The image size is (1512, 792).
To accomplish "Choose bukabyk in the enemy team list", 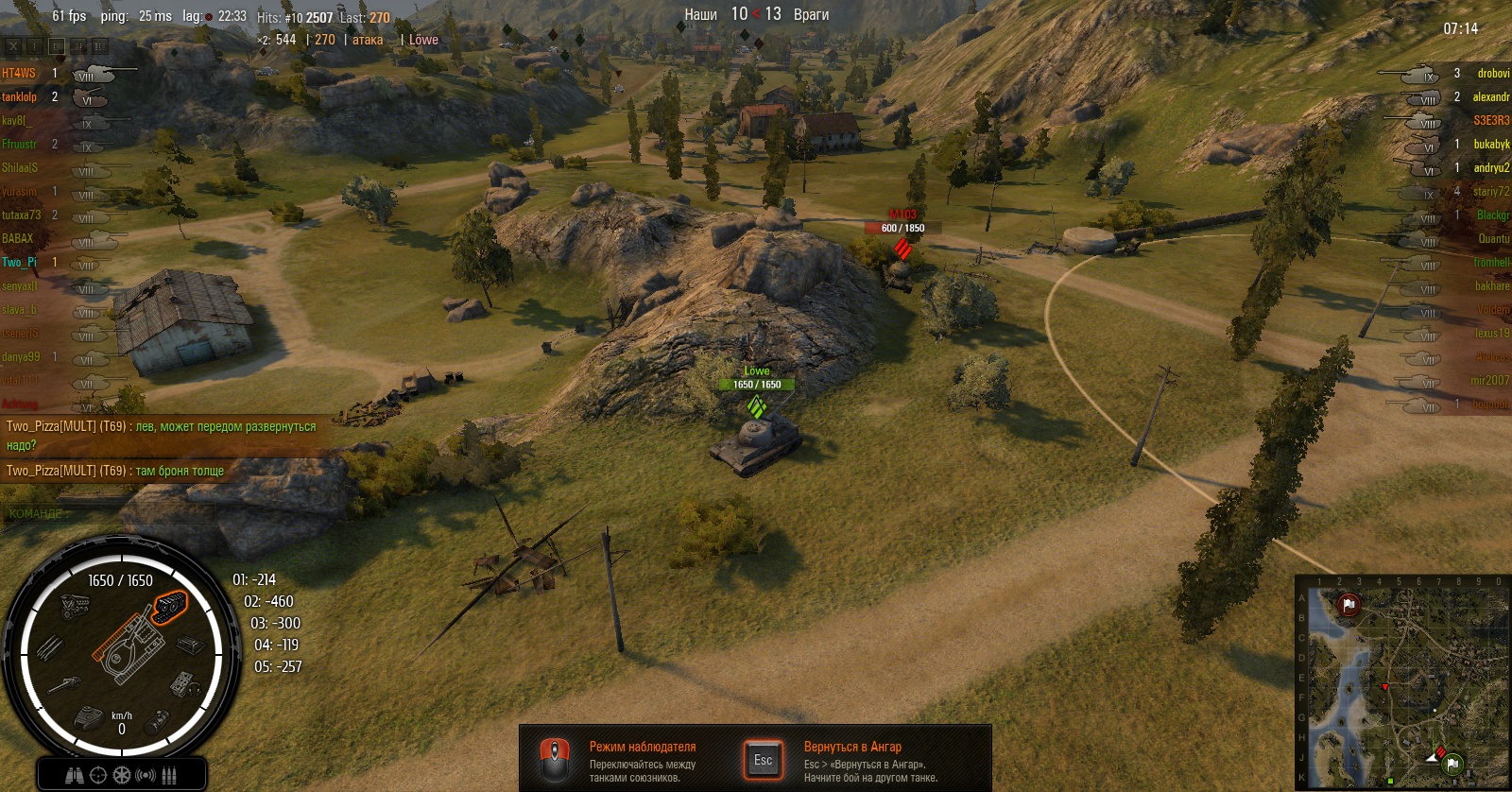I will tap(1491, 144).
